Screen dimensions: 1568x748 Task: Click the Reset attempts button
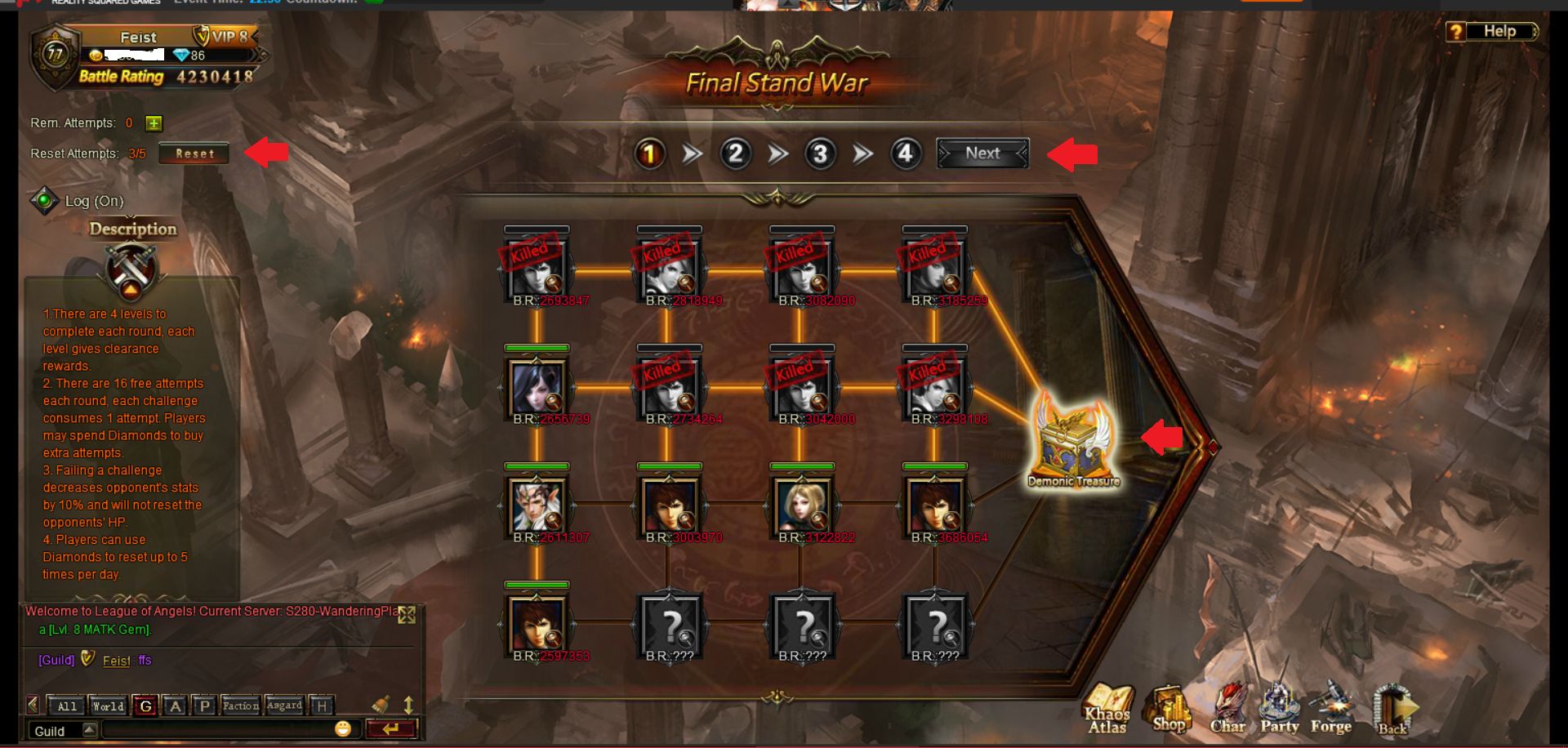(194, 154)
